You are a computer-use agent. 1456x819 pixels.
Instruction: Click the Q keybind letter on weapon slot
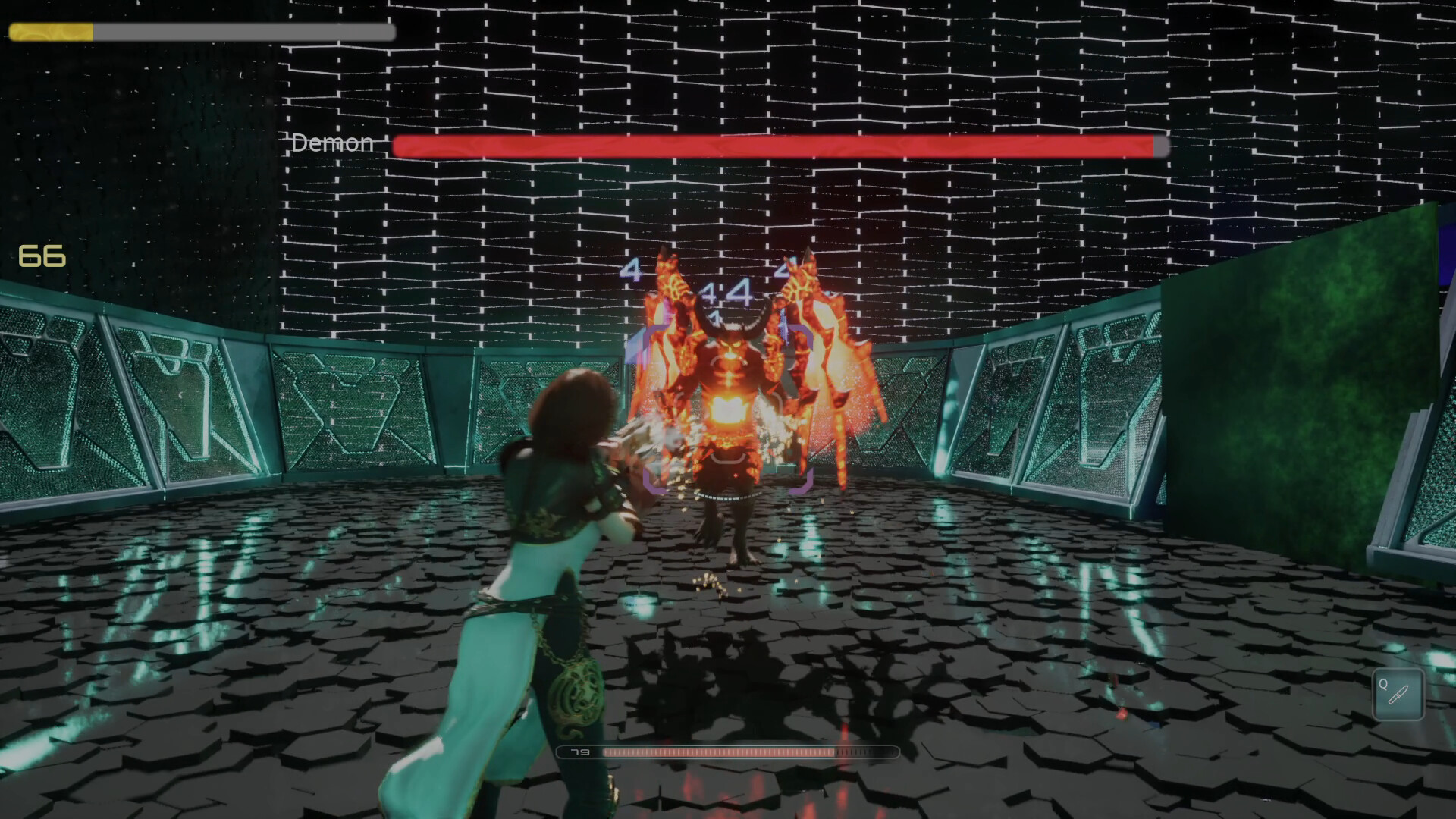1383,683
